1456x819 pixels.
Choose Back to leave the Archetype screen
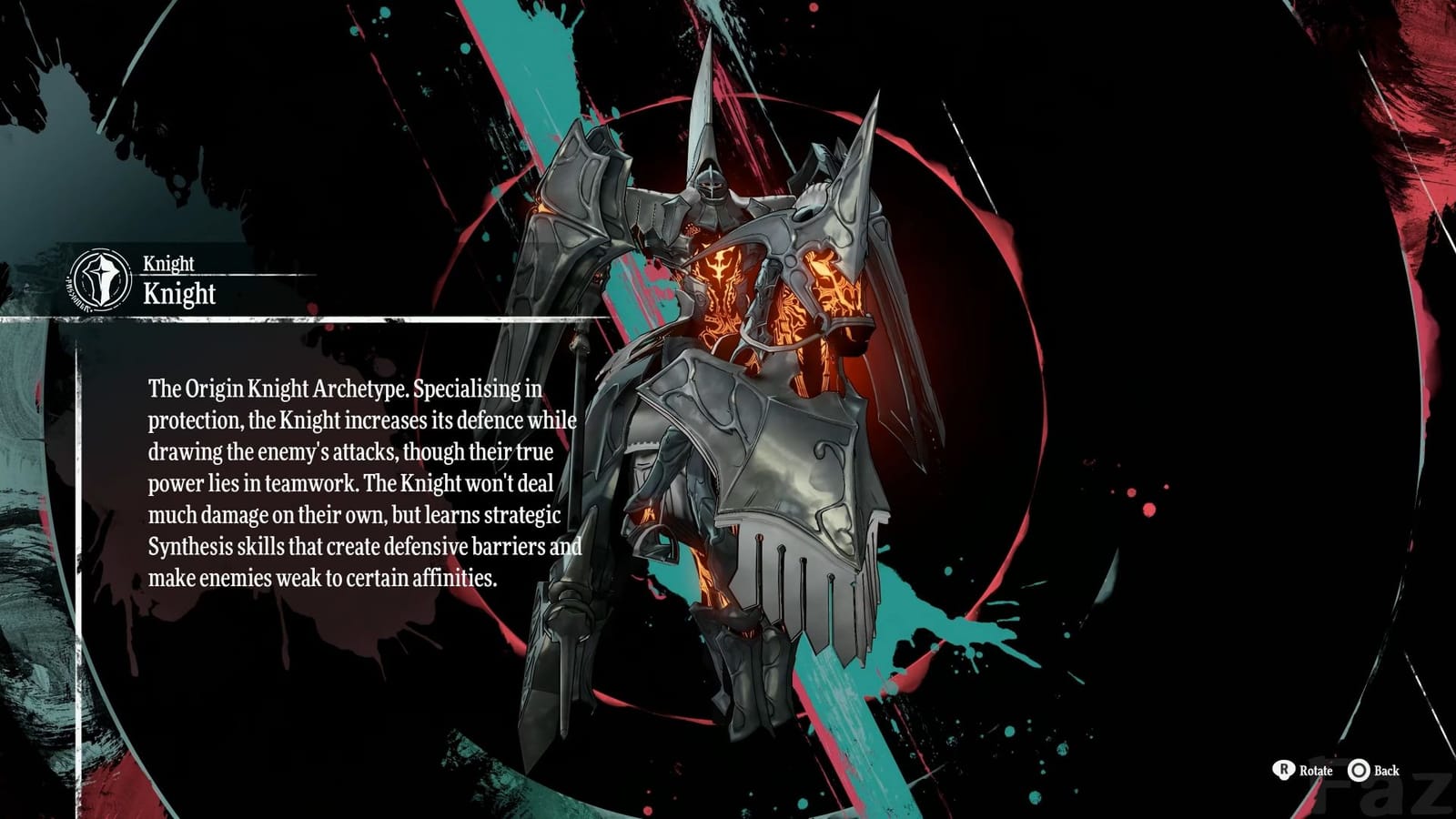tap(1387, 771)
